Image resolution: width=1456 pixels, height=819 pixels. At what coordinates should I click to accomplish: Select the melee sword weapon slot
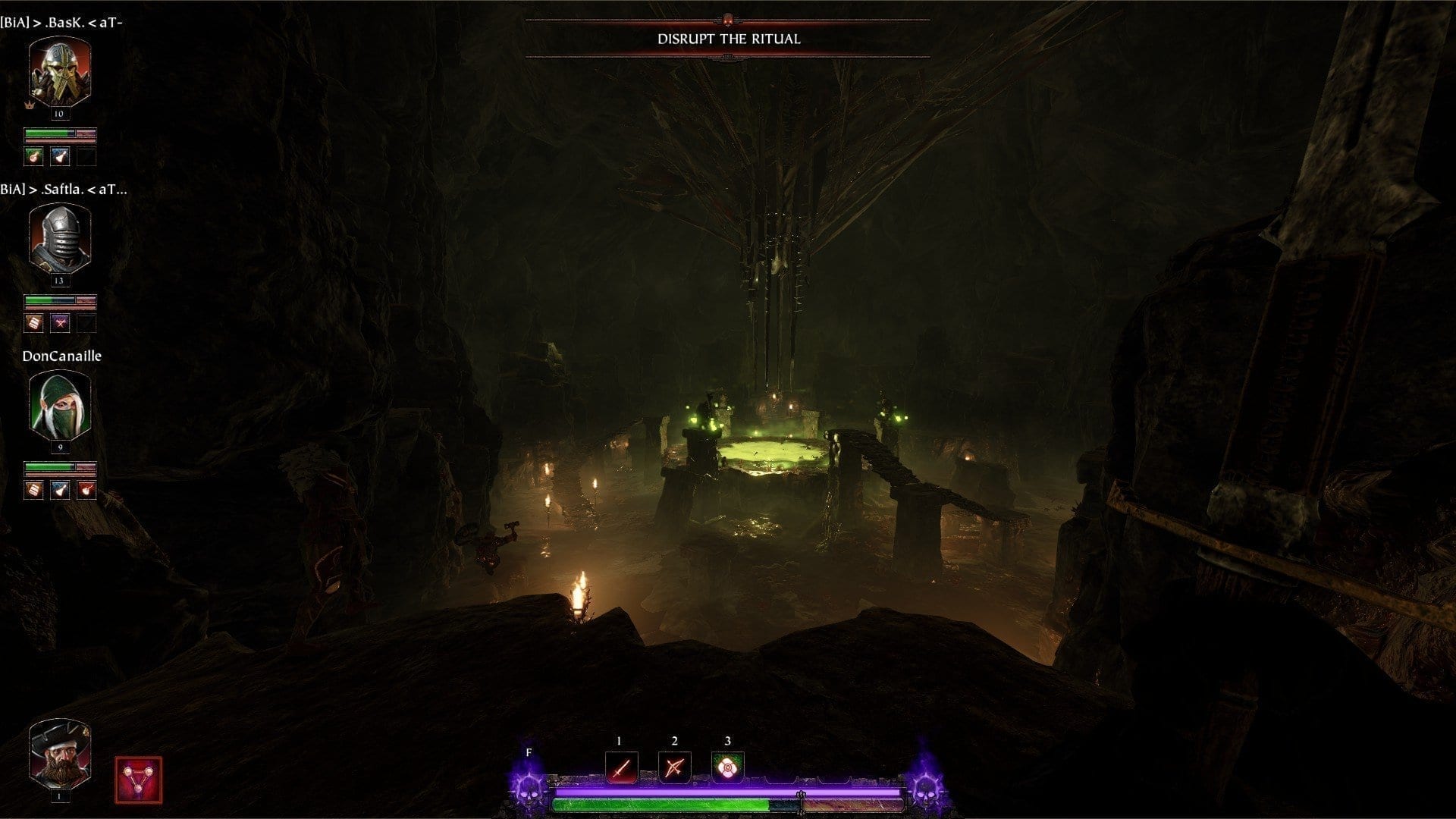click(x=621, y=767)
